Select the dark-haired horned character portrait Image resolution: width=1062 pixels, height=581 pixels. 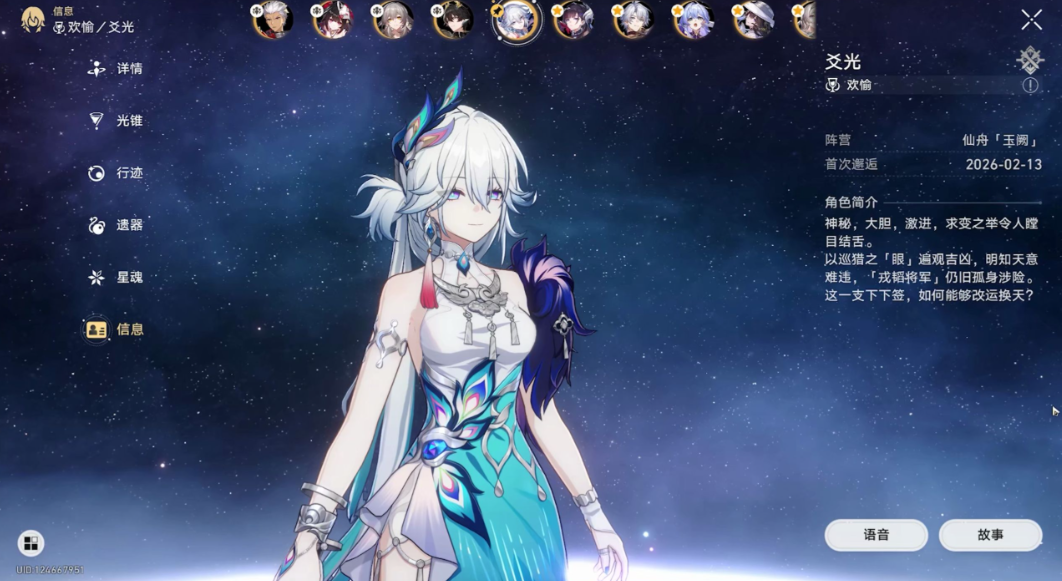453,19
